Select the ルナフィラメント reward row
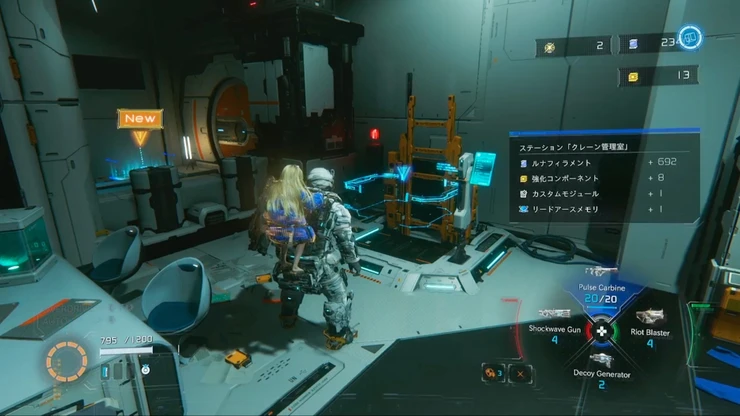 [603, 162]
